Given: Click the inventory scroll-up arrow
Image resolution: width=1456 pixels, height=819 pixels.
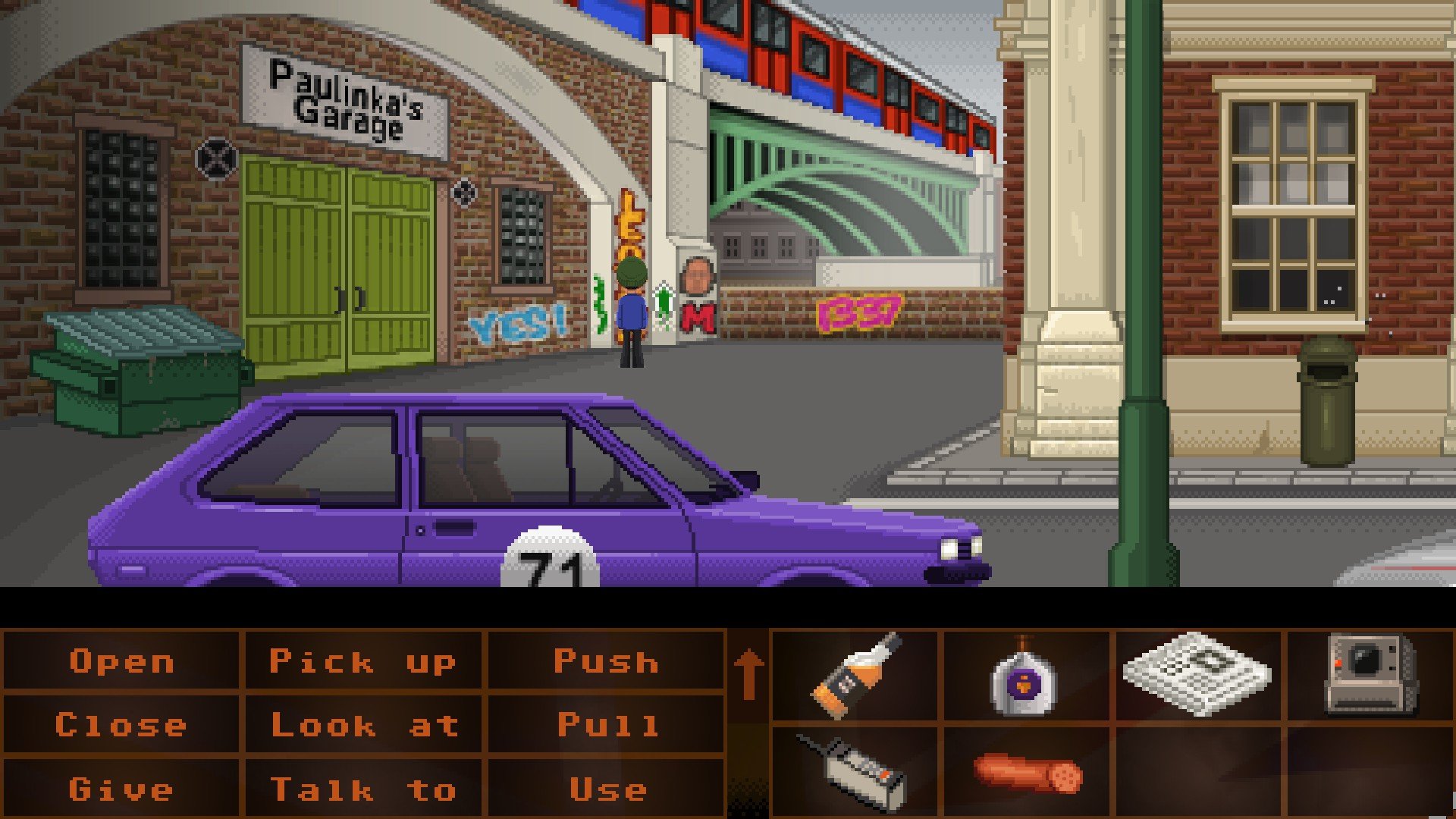Looking at the screenshot, I should click(748, 673).
